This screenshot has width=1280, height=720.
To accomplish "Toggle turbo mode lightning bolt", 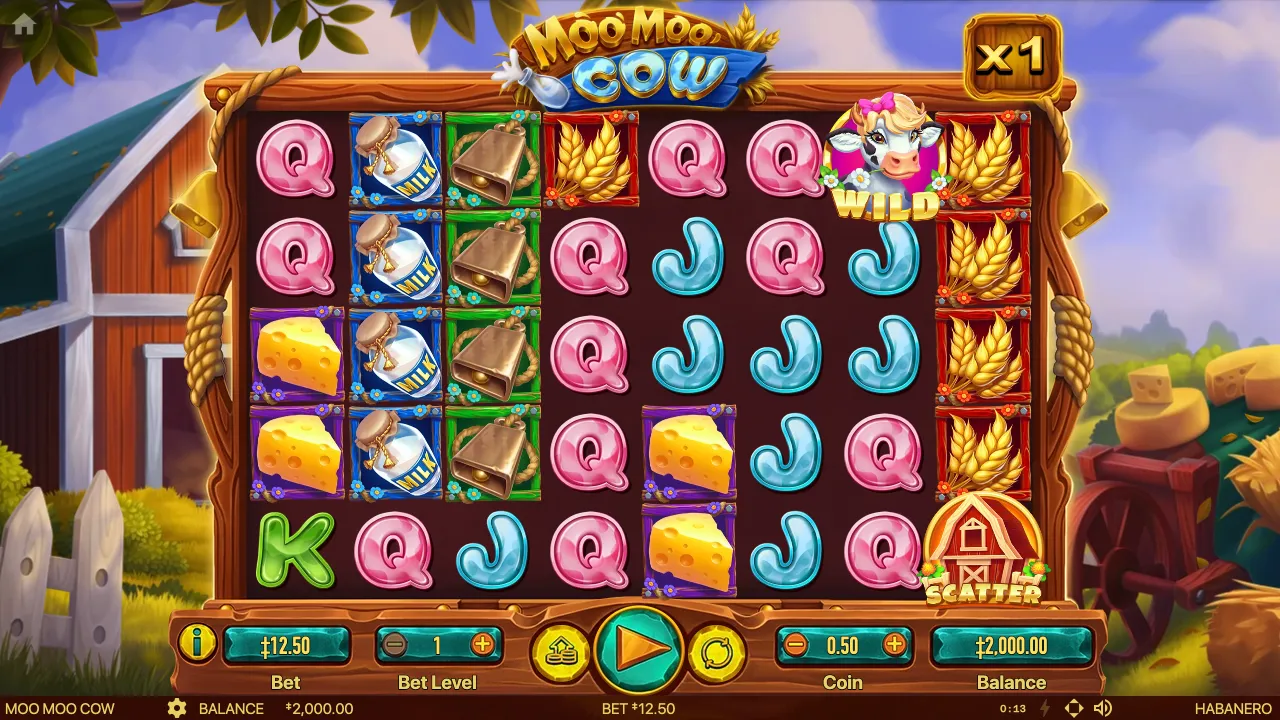I will pyautogui.click(x=1045, y=708).
